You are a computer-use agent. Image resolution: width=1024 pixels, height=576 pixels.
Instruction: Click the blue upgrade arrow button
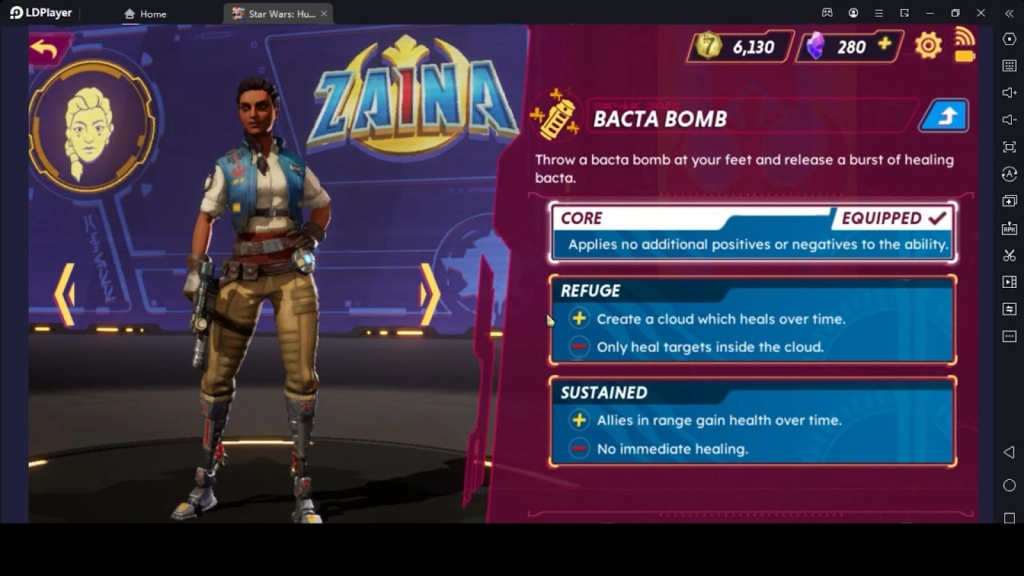click(x=943, y=117)
